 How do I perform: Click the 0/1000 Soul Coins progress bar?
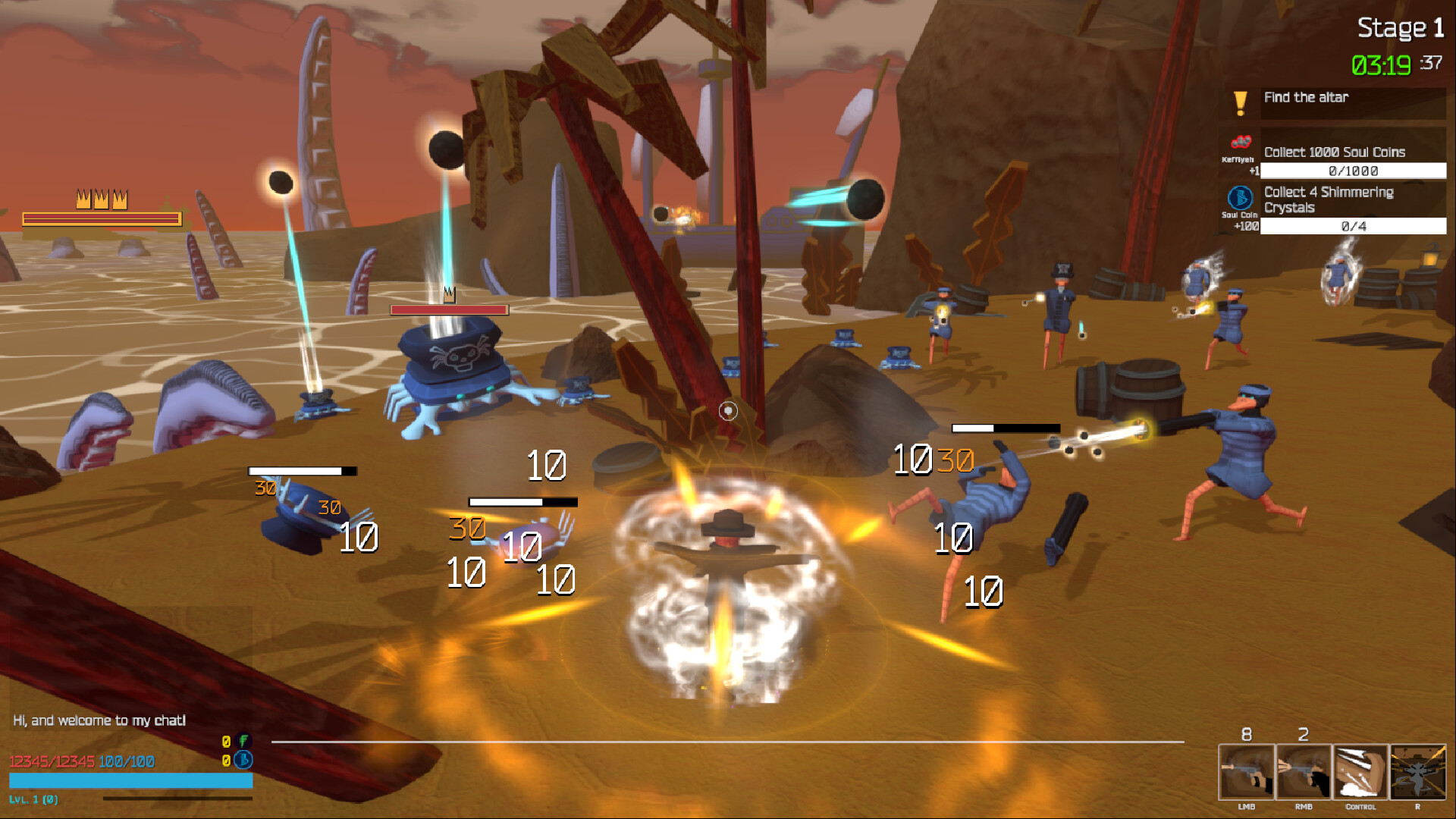pyautogui.click(x=1353, y=171)
